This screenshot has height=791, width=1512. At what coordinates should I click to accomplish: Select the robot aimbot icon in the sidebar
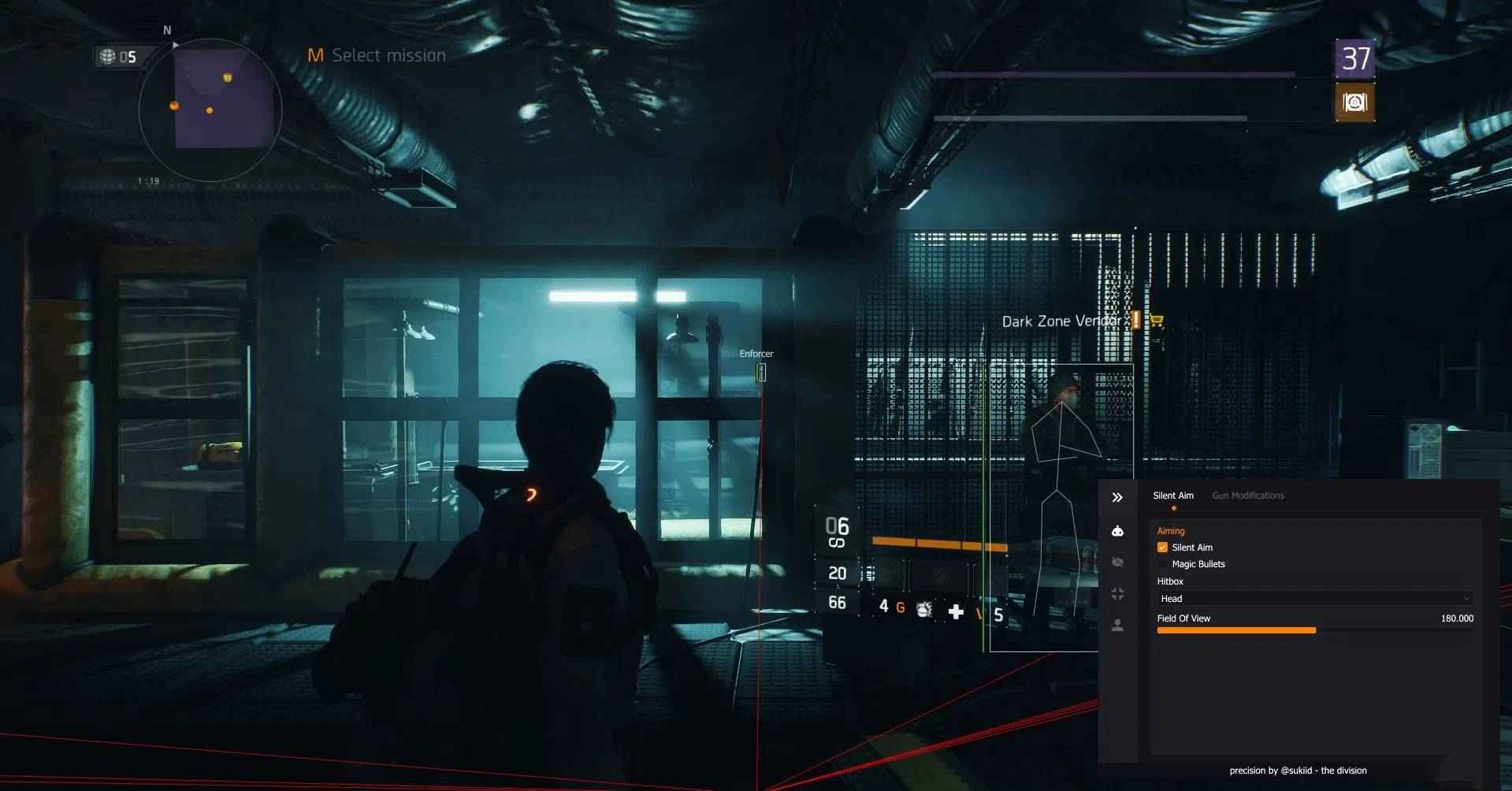pos(1117,530)
